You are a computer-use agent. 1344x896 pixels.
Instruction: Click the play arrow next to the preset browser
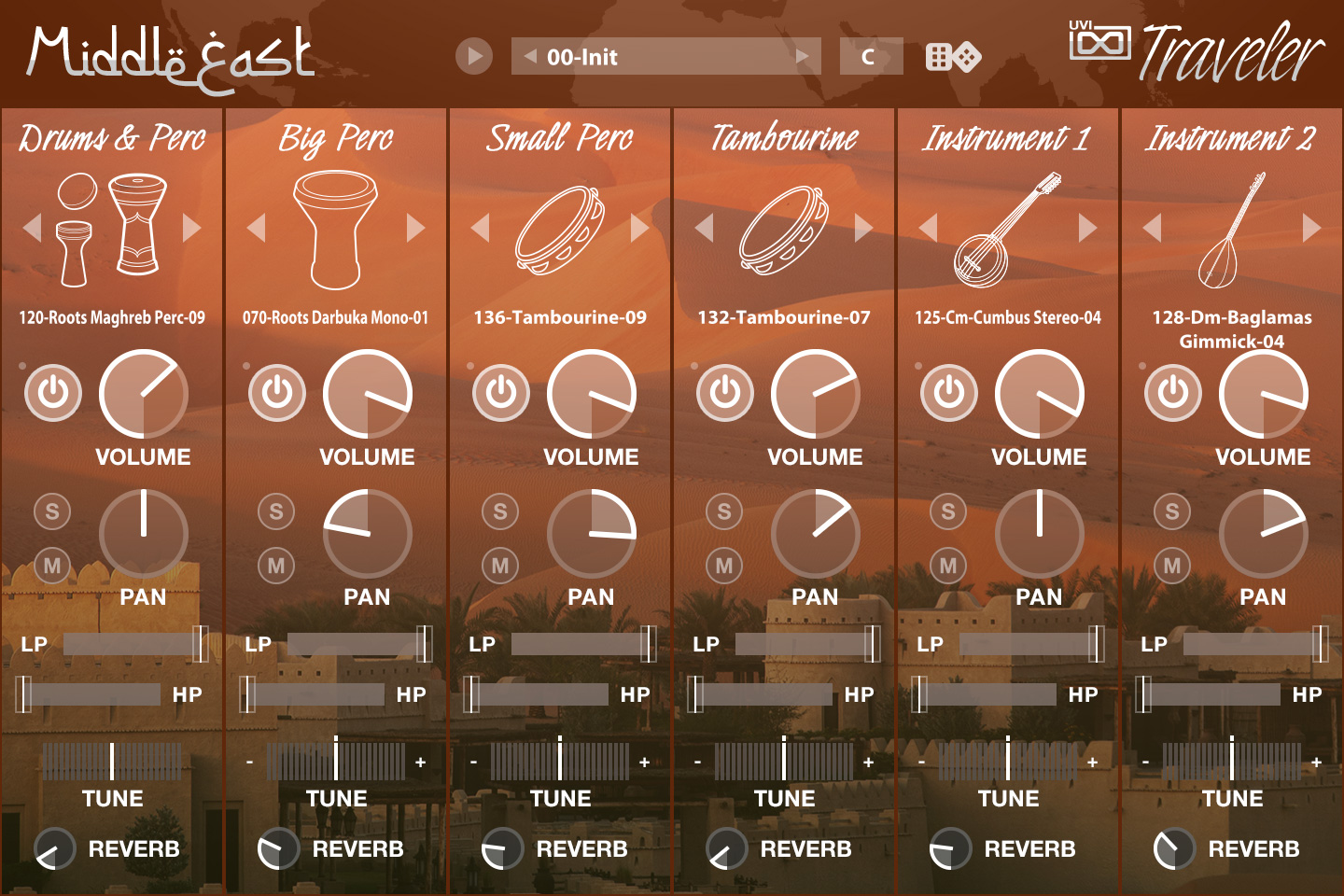coord(474,56)
